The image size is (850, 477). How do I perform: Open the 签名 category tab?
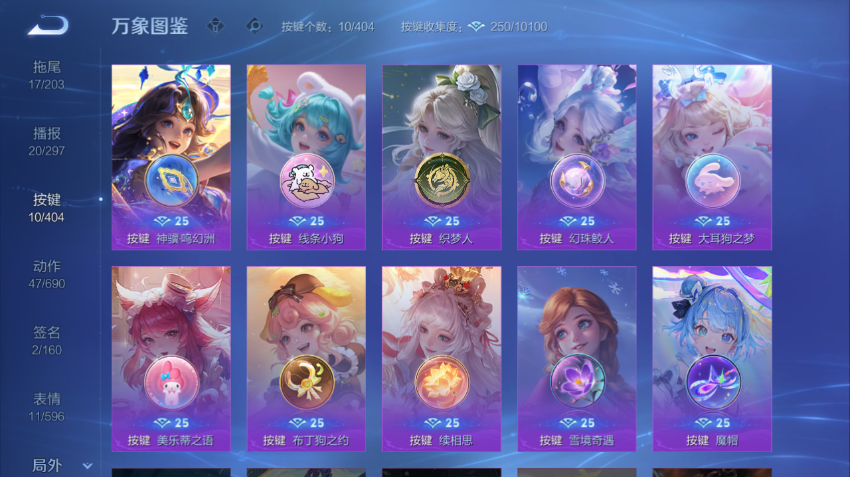tap(47, 339)
